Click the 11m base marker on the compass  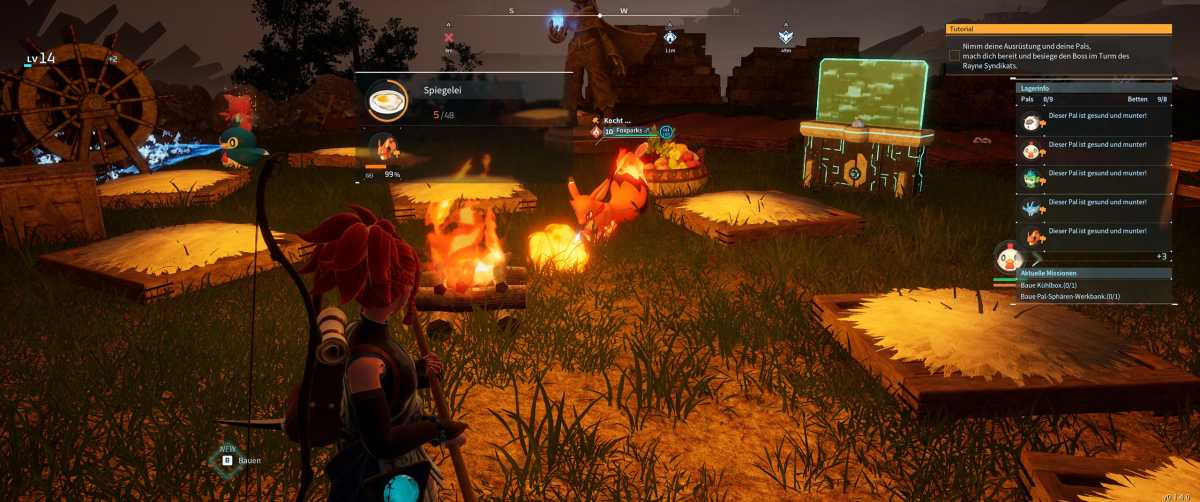coord(670,37)
